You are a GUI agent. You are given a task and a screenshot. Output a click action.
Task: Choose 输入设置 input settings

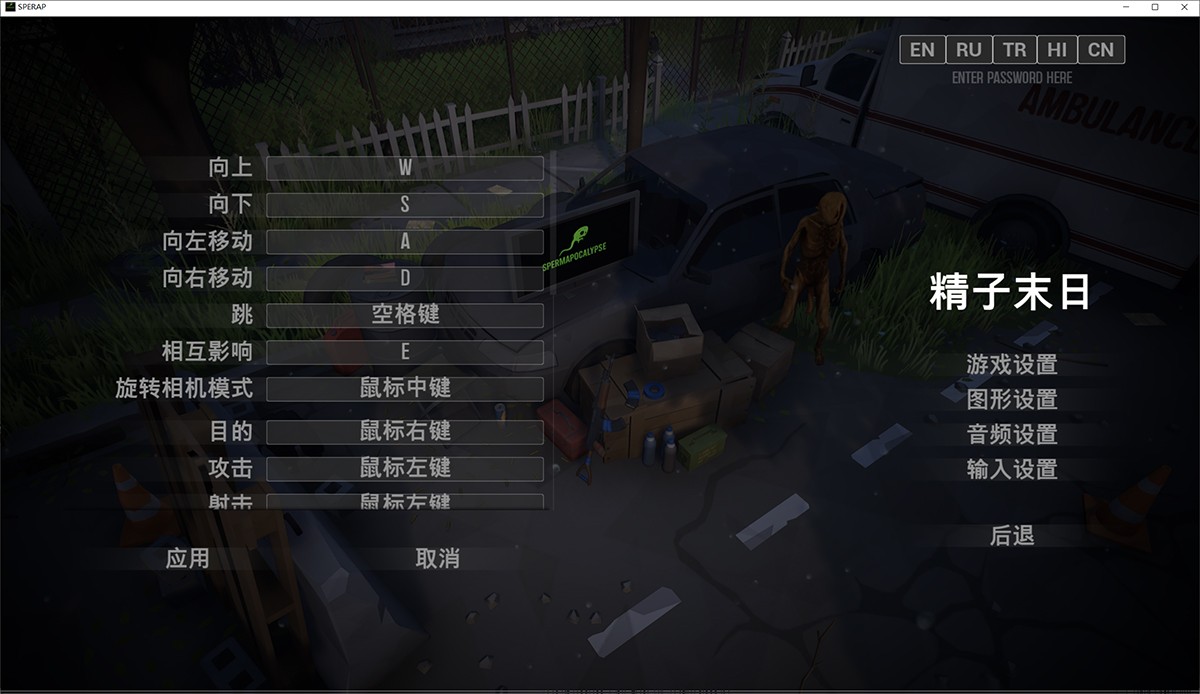coord(1012,469)
